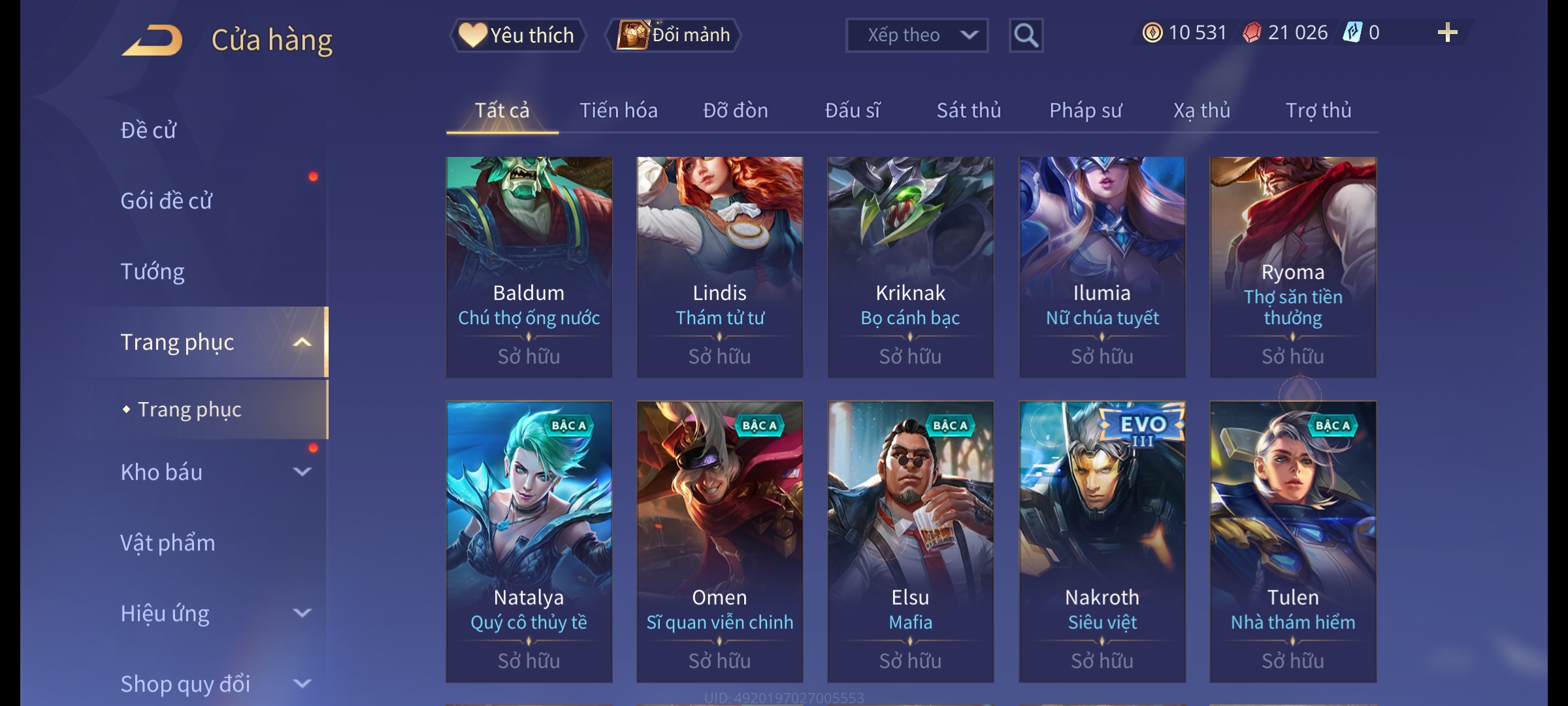
Task: Switch to the Đỡ đòn tab
Action: pyautogui.click(x=735, y=110)
